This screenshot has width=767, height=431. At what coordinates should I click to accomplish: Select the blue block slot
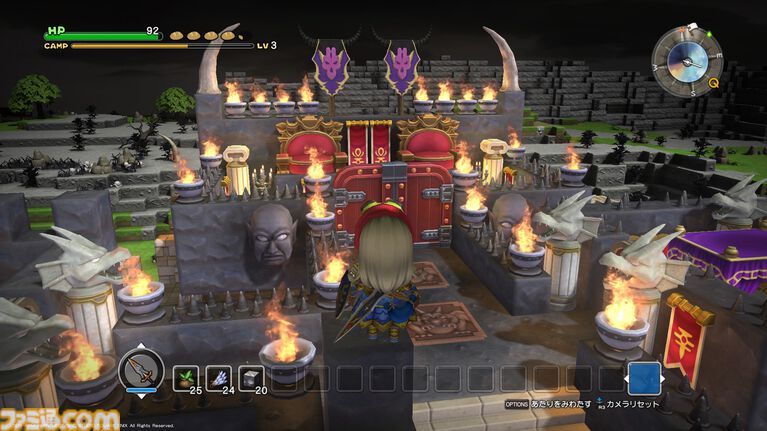(645, 379)
